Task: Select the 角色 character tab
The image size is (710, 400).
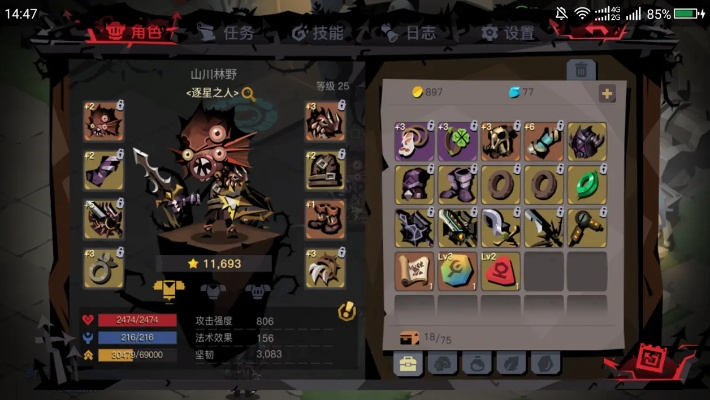Action: pos(134,33)
